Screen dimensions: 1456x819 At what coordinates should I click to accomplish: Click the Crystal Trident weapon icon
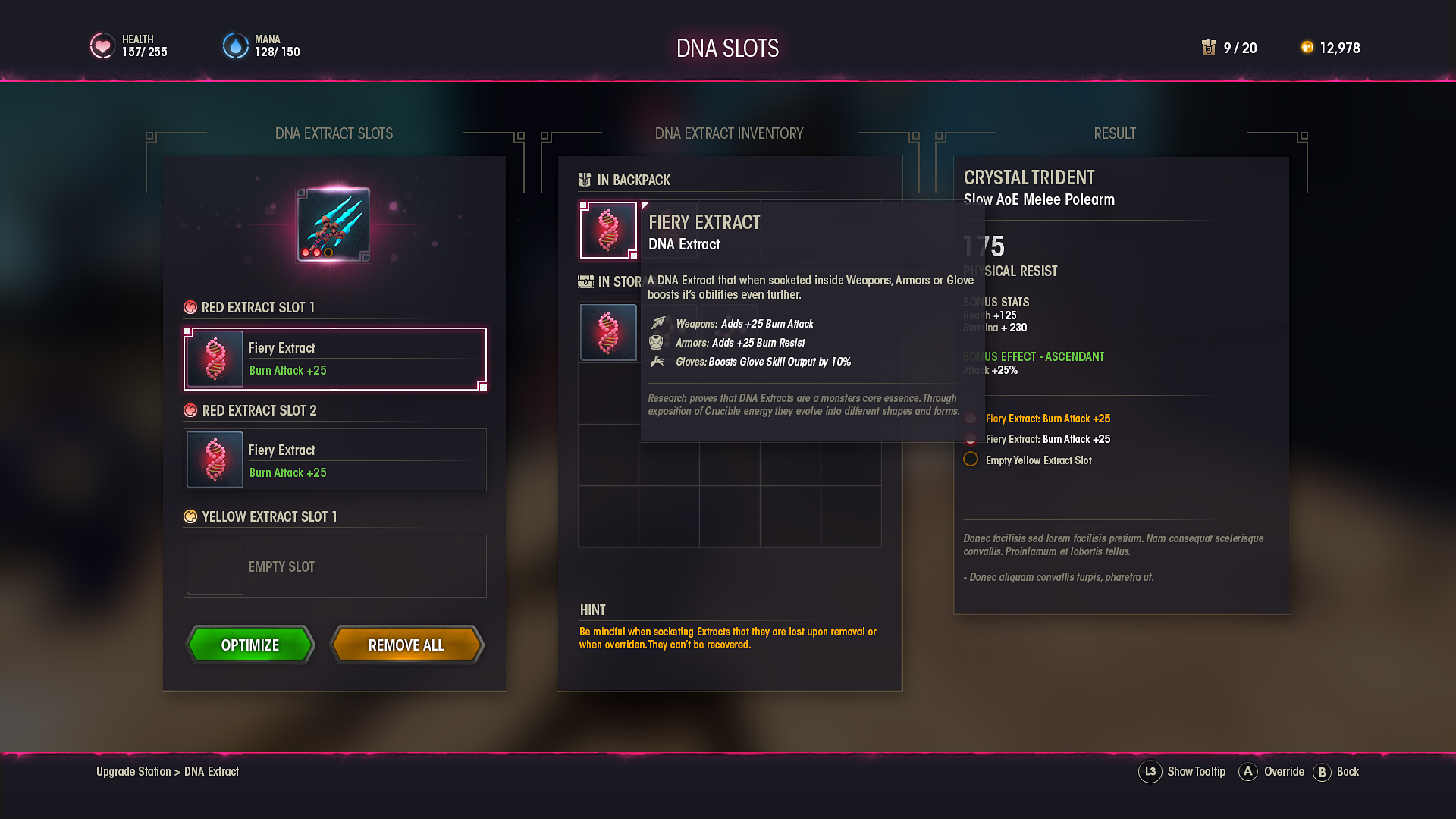click(x=334, y=224)
